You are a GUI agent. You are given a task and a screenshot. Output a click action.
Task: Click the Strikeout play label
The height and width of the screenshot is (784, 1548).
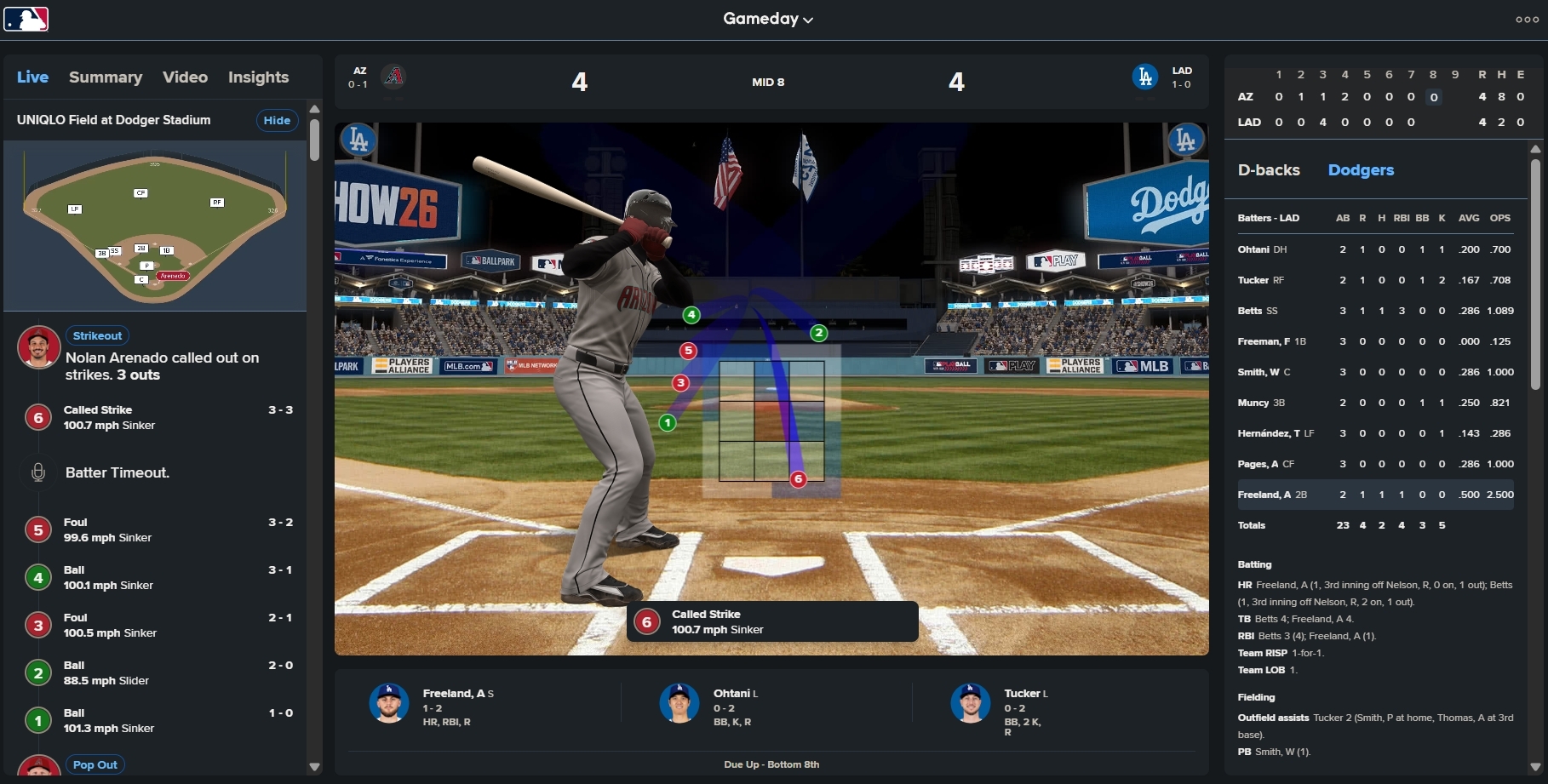tap(97, 336)
